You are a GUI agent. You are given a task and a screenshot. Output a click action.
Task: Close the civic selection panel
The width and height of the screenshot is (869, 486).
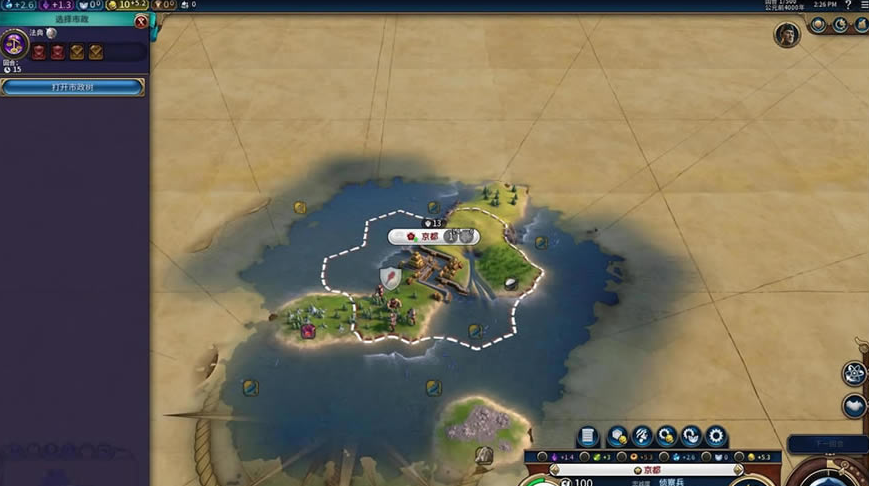coord(141,21)
